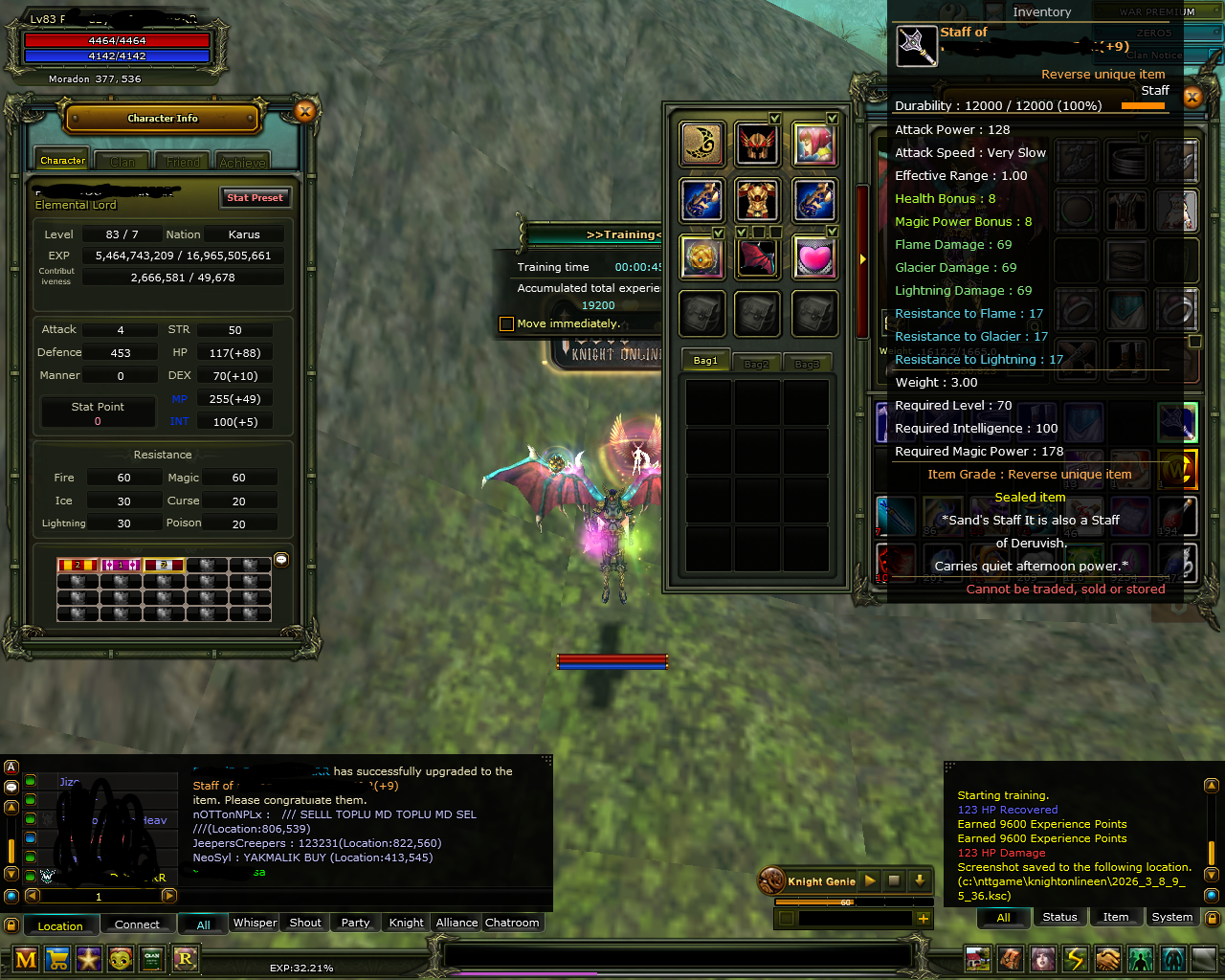Viewport: 1225px width, 980px height.
Task: Switch to the Bag2 inventory tab
Action: pos(756,362)
